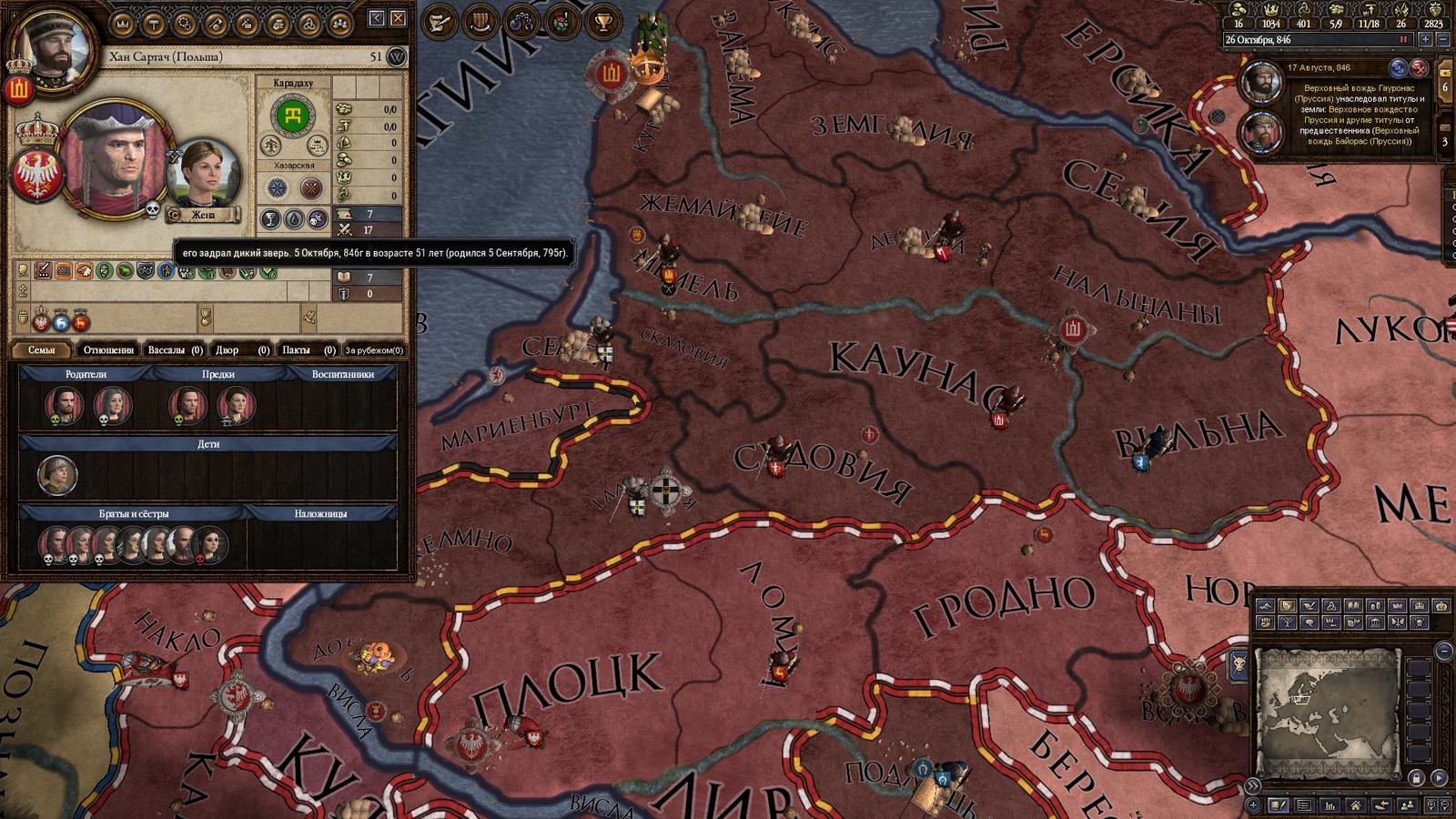1456x819 pixels.
Task: Close the character panel with the X
Action: (x=398, y=18)
